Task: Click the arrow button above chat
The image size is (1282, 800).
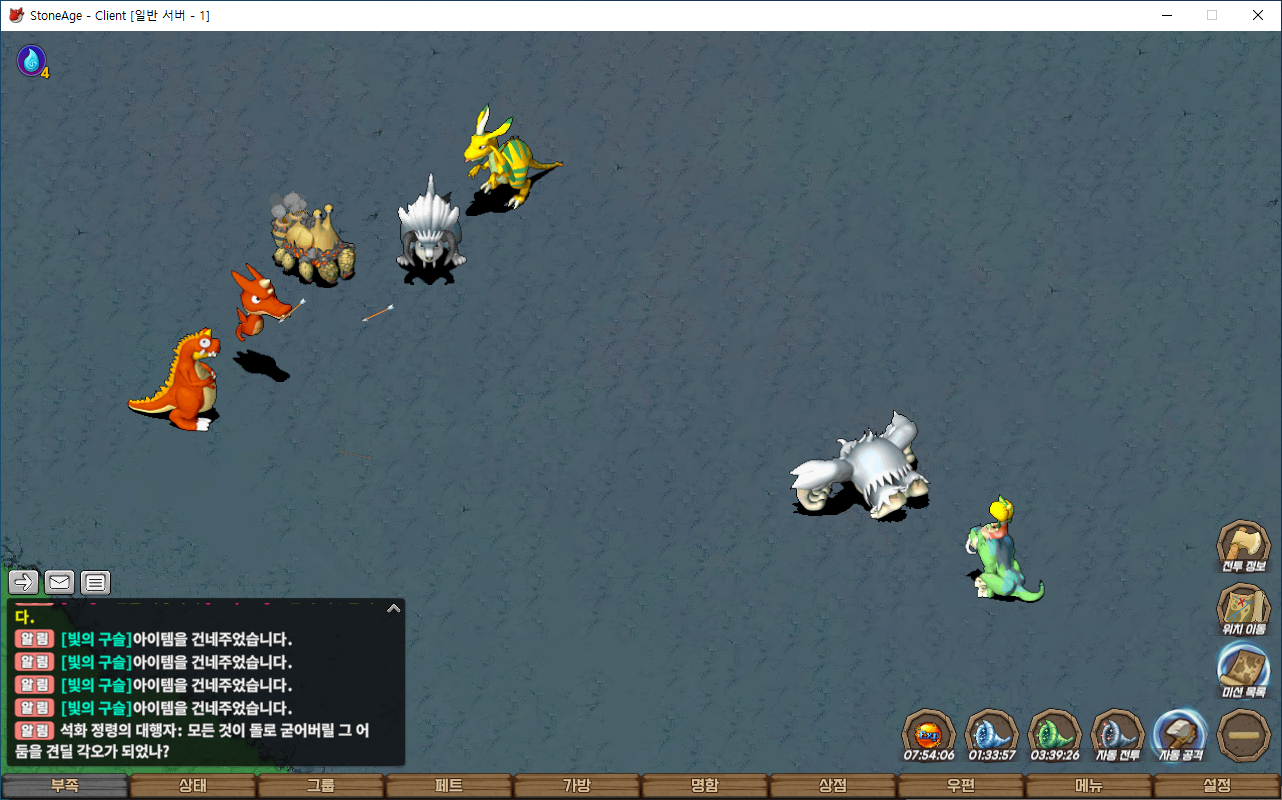Action: [24, 582]
